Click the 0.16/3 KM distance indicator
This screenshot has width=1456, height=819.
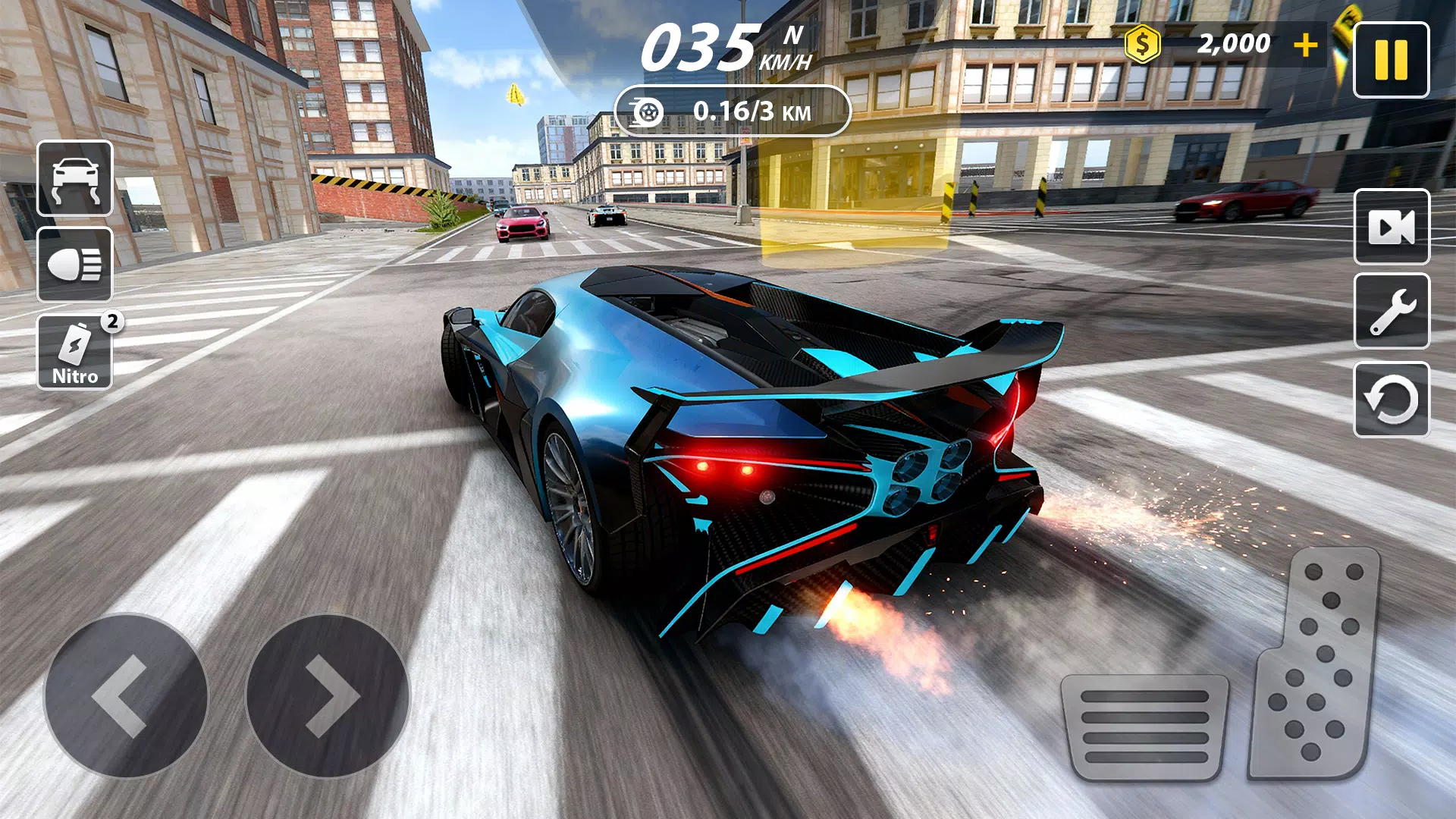[x=751, y=111]
